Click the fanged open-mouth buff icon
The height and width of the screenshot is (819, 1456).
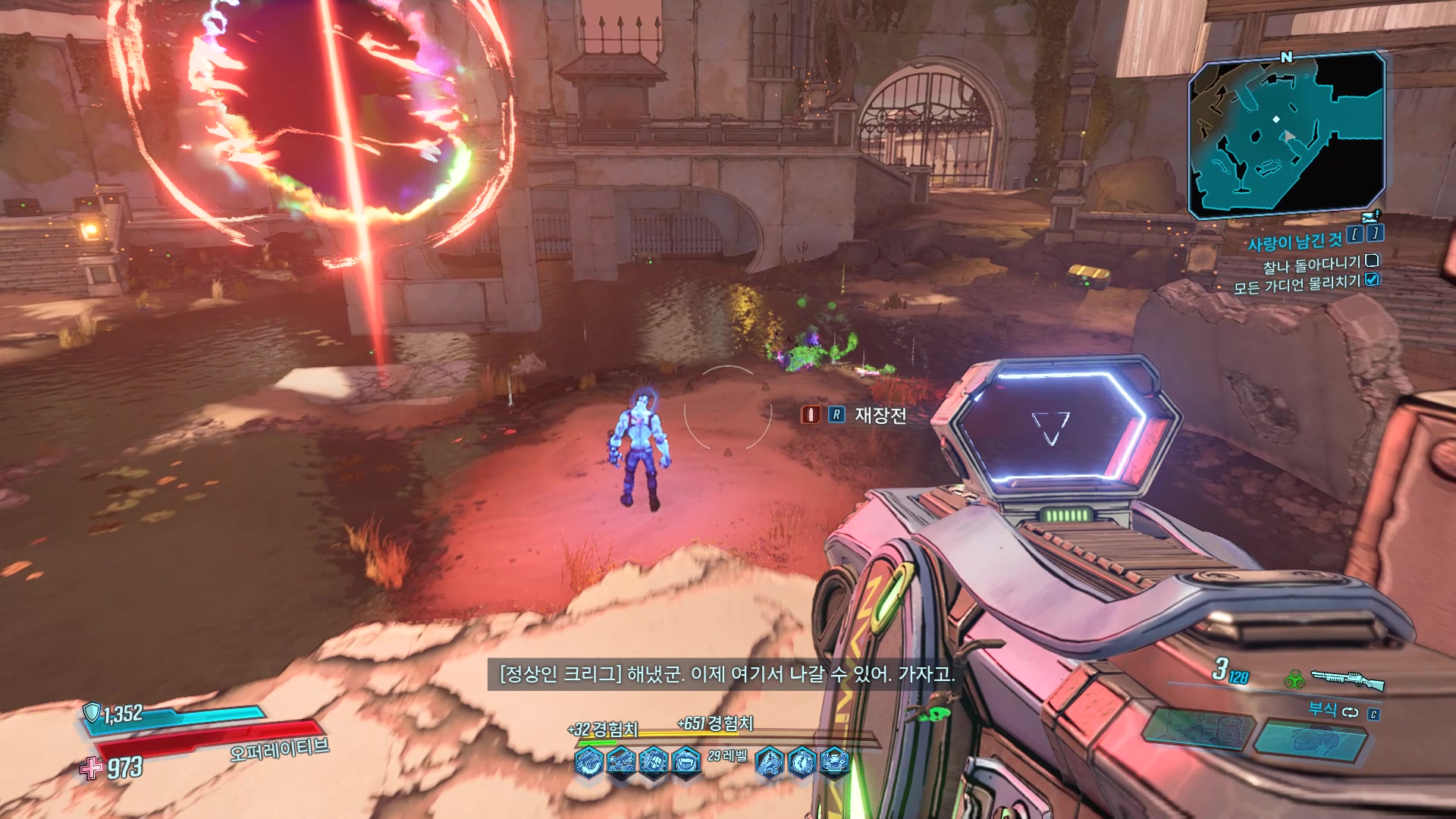pyautogui.click(x=686, y=761)
